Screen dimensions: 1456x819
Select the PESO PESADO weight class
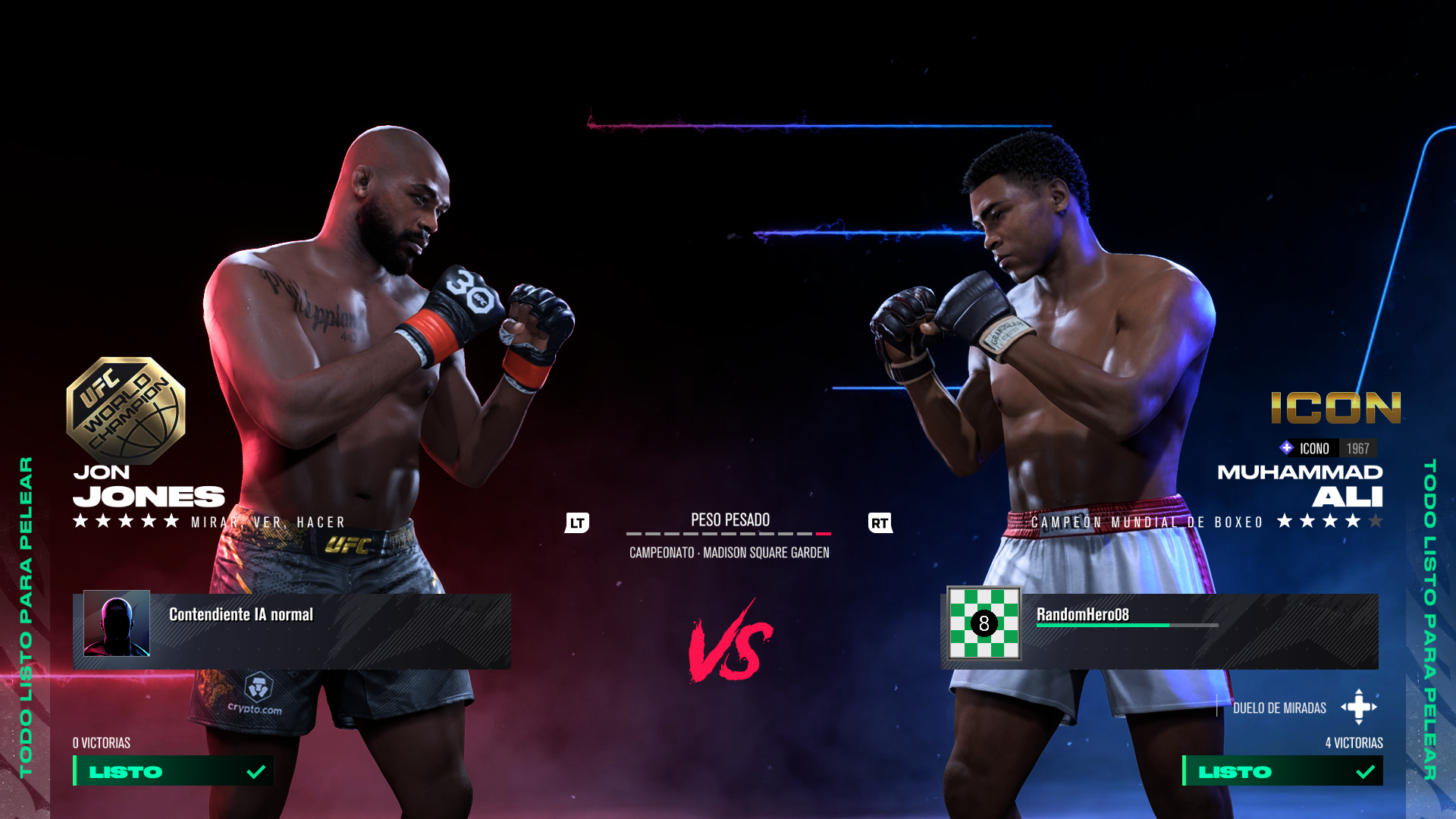tap(730, 520)
